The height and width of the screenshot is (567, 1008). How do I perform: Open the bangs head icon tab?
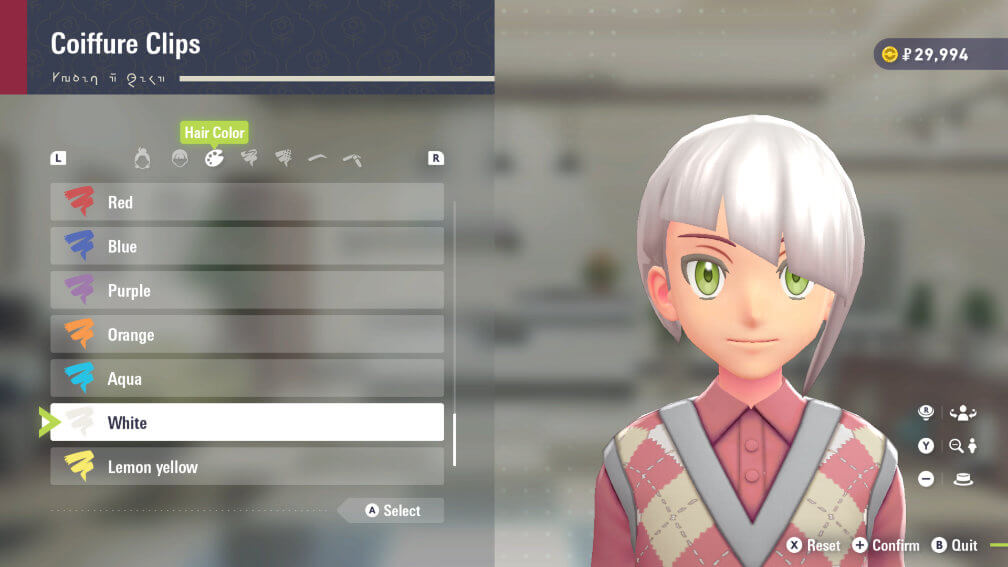coord(179,158)
